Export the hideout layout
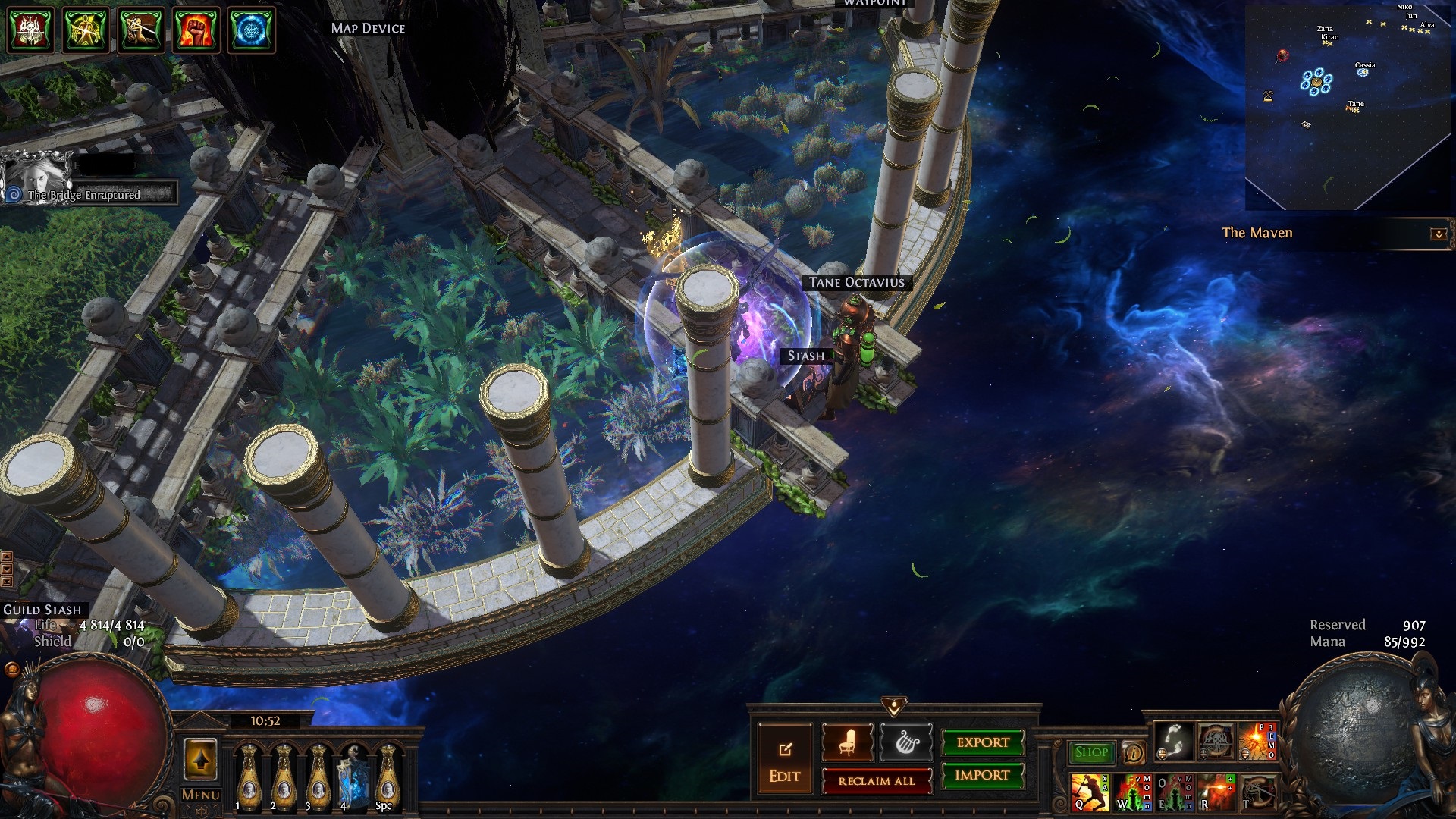The height and width of the screenshot is (819, 1456). pyautogui.click(x=983, y=742)
